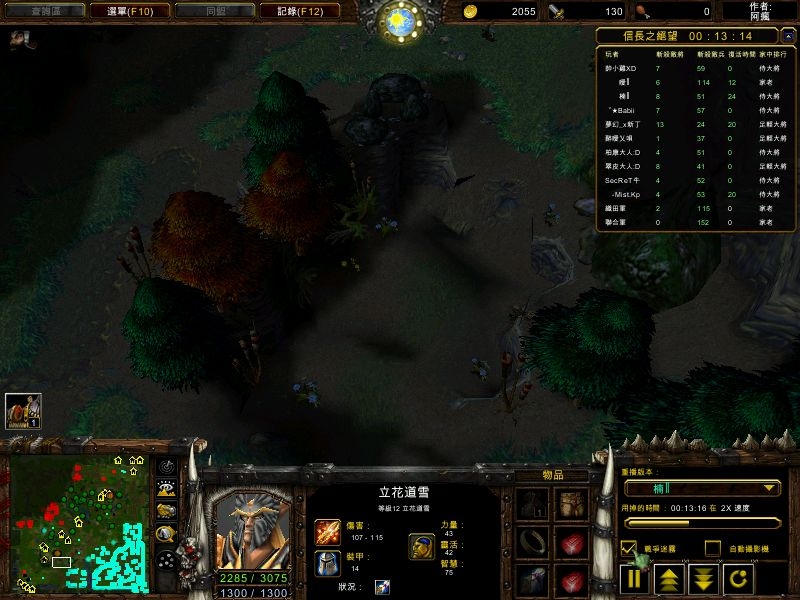Decrease the replay speed
This screenshot has width=800, height=600.
click(702, 577)
